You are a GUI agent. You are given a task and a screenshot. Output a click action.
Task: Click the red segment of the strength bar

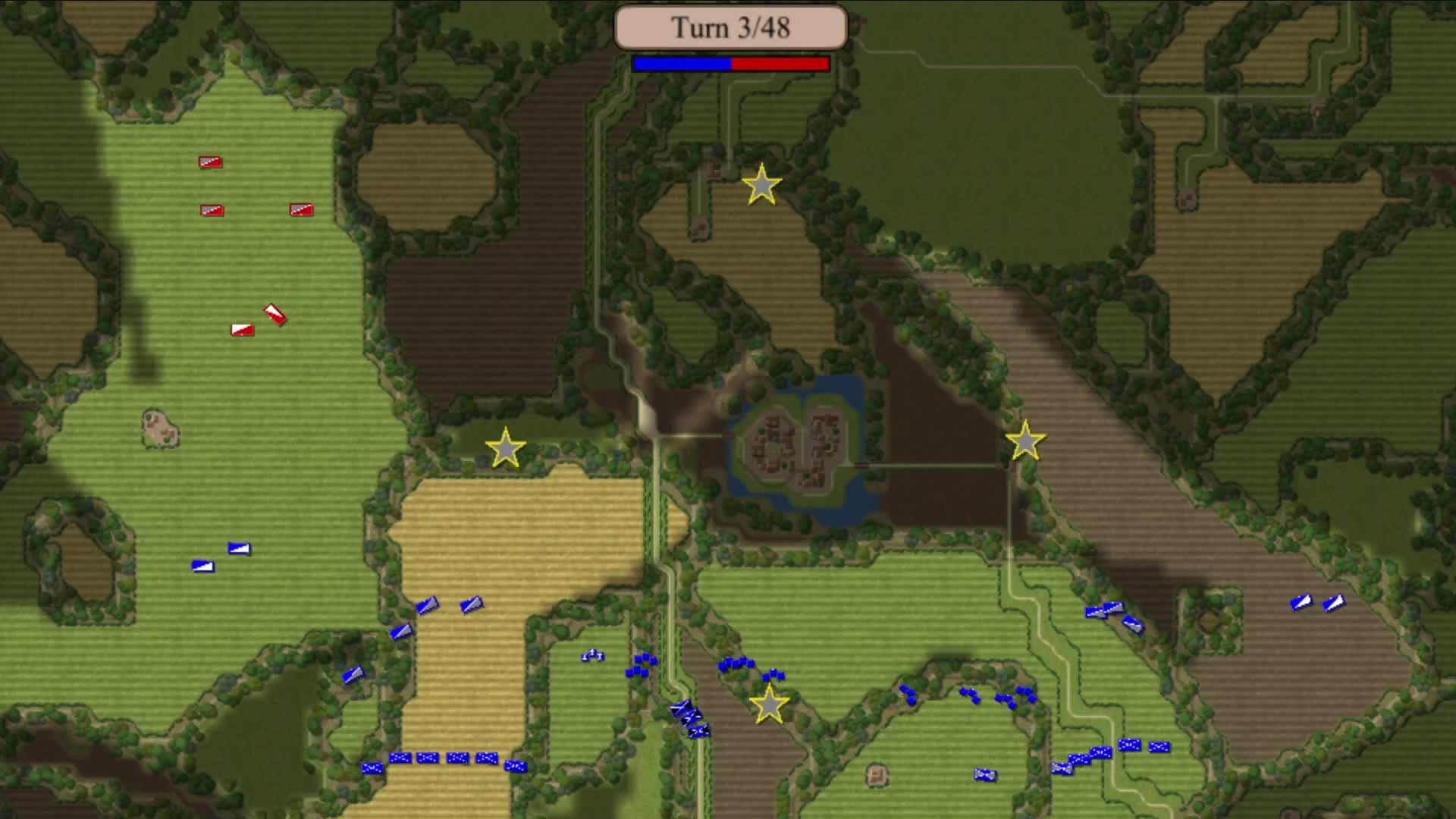(x=781, y=64)
